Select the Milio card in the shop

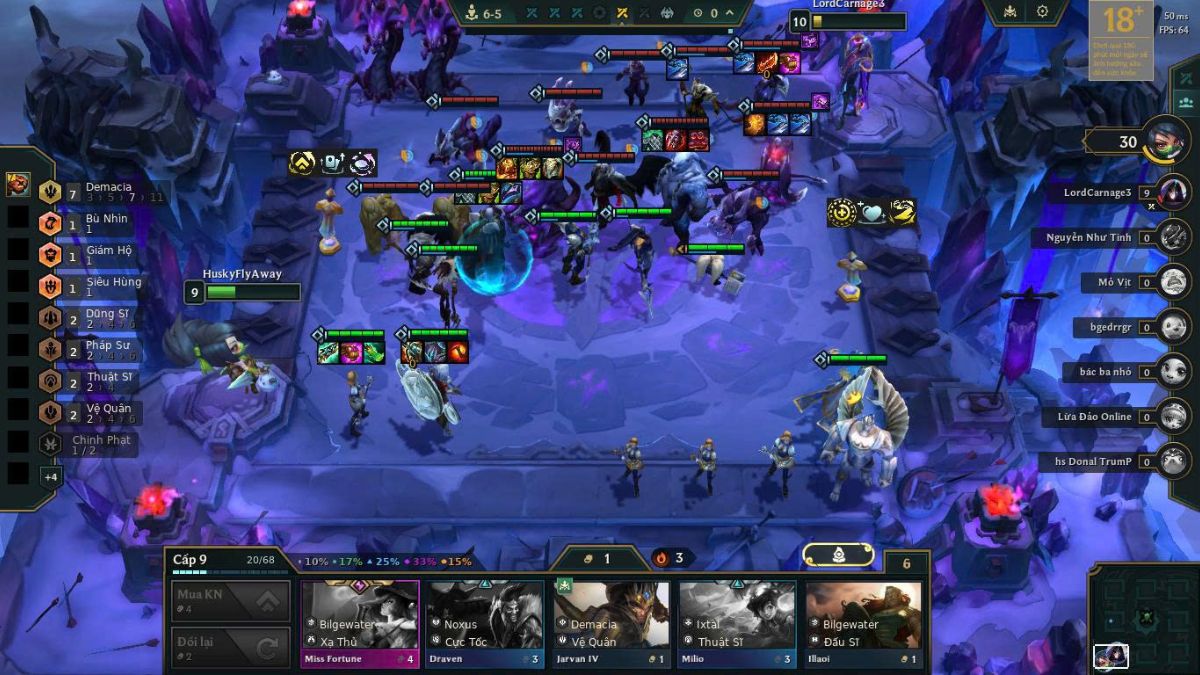click(737, 622)
